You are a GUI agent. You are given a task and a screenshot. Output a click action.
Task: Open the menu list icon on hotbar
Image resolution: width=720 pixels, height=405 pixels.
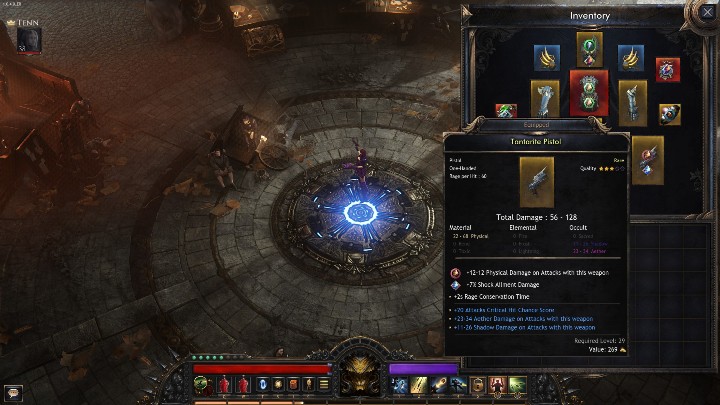(x=324, y=385)
